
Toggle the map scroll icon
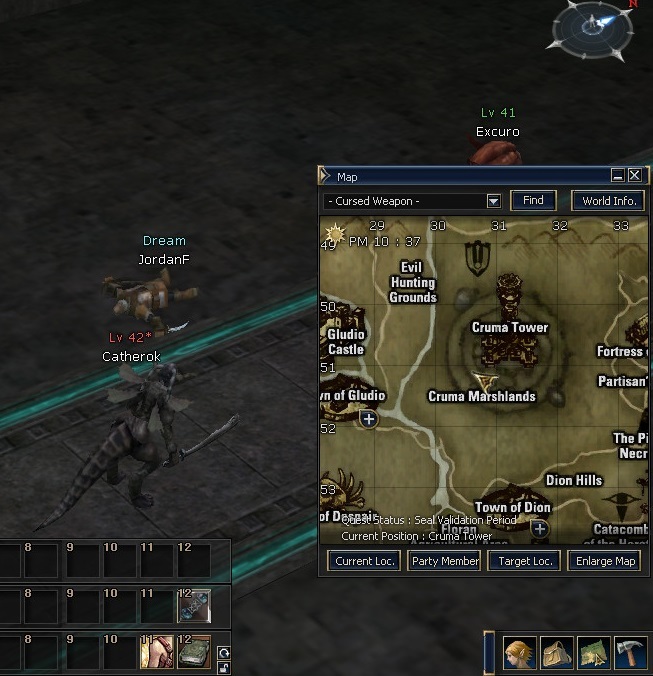[593, 653]
